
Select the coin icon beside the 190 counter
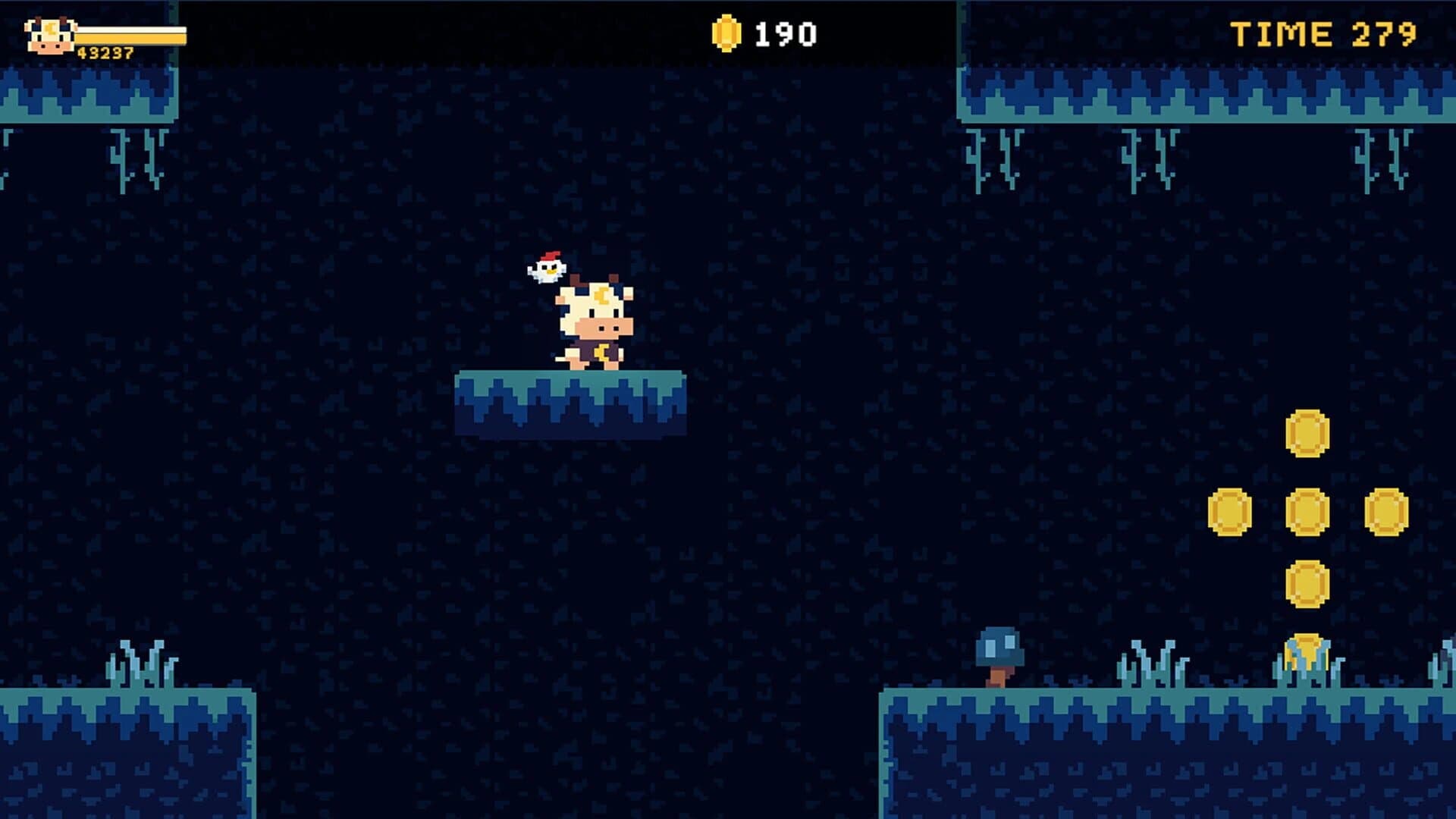725,32
